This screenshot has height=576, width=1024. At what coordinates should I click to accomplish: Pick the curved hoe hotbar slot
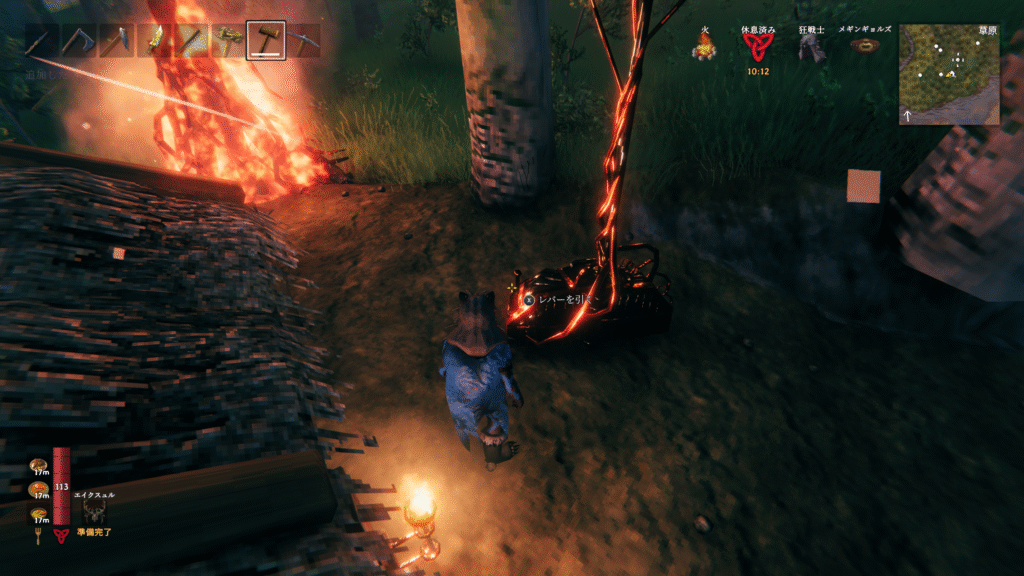[x=76, y=41]
